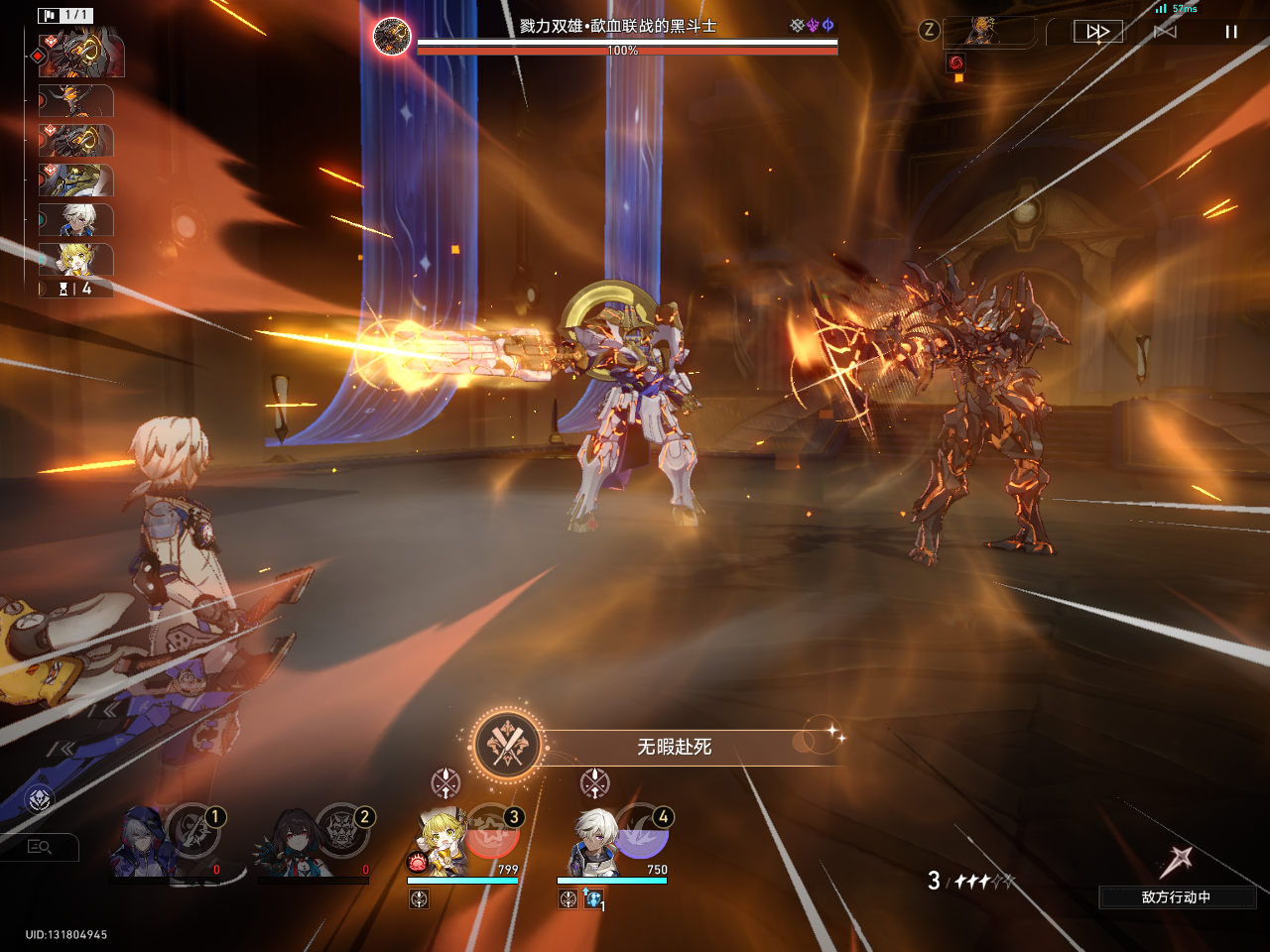Toggle auto-battle mode
This screenshot has height=952, width=1270.
click(x=1165, y=32)
